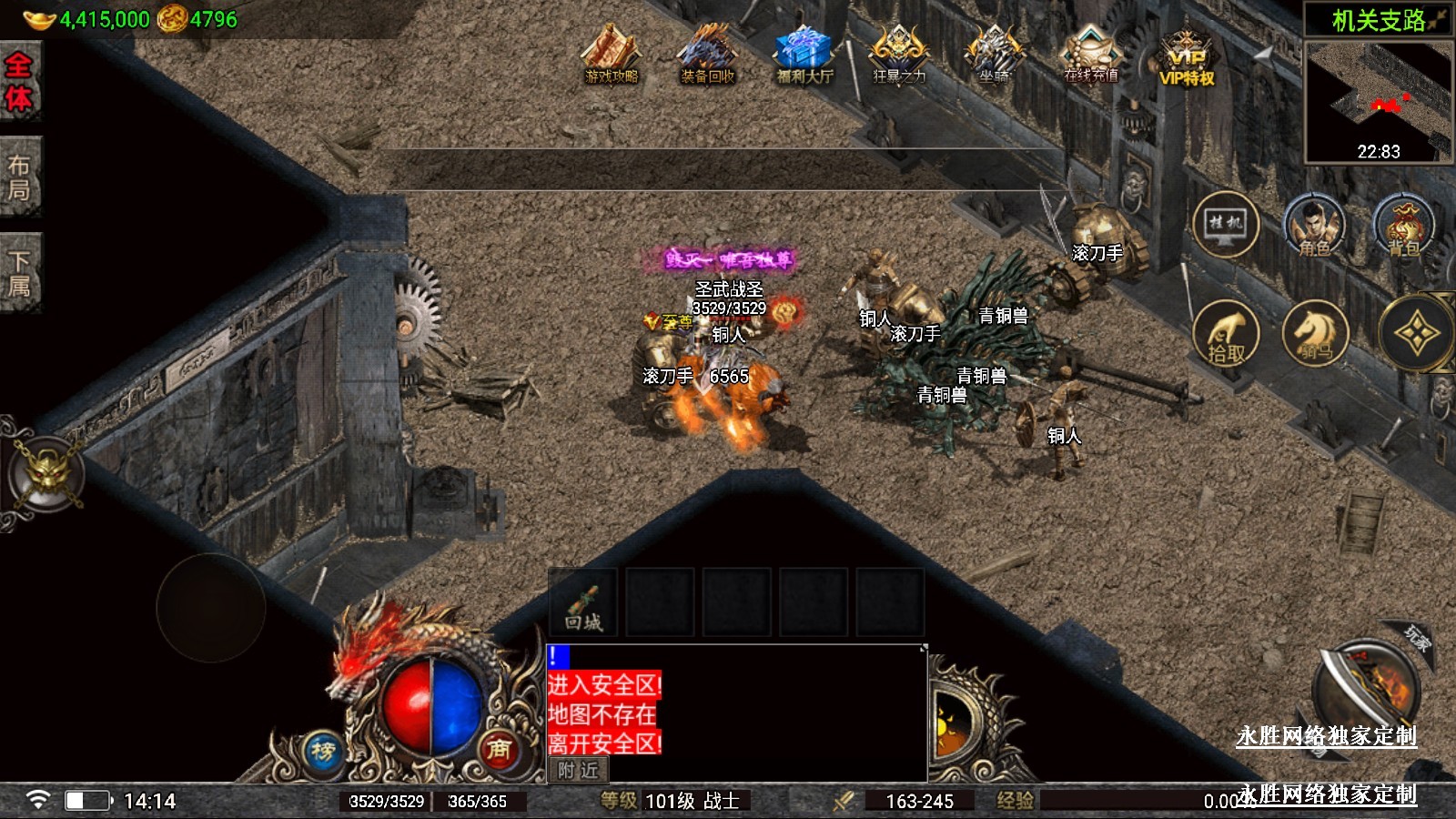
Task: Use the 回城 return scroll slot
Action: (x=583, y=602)
